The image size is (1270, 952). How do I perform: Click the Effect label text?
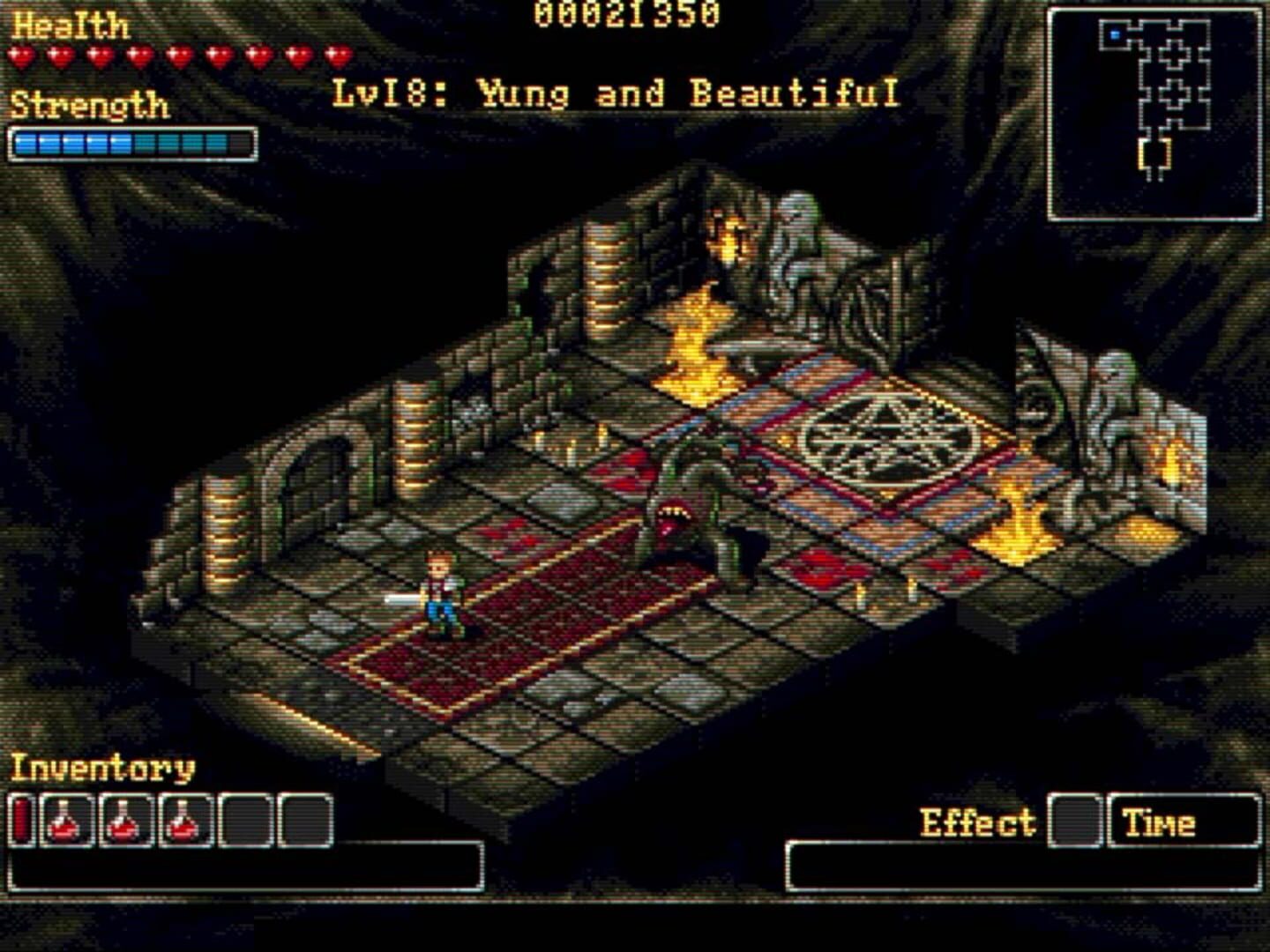[x=979, y=820]
